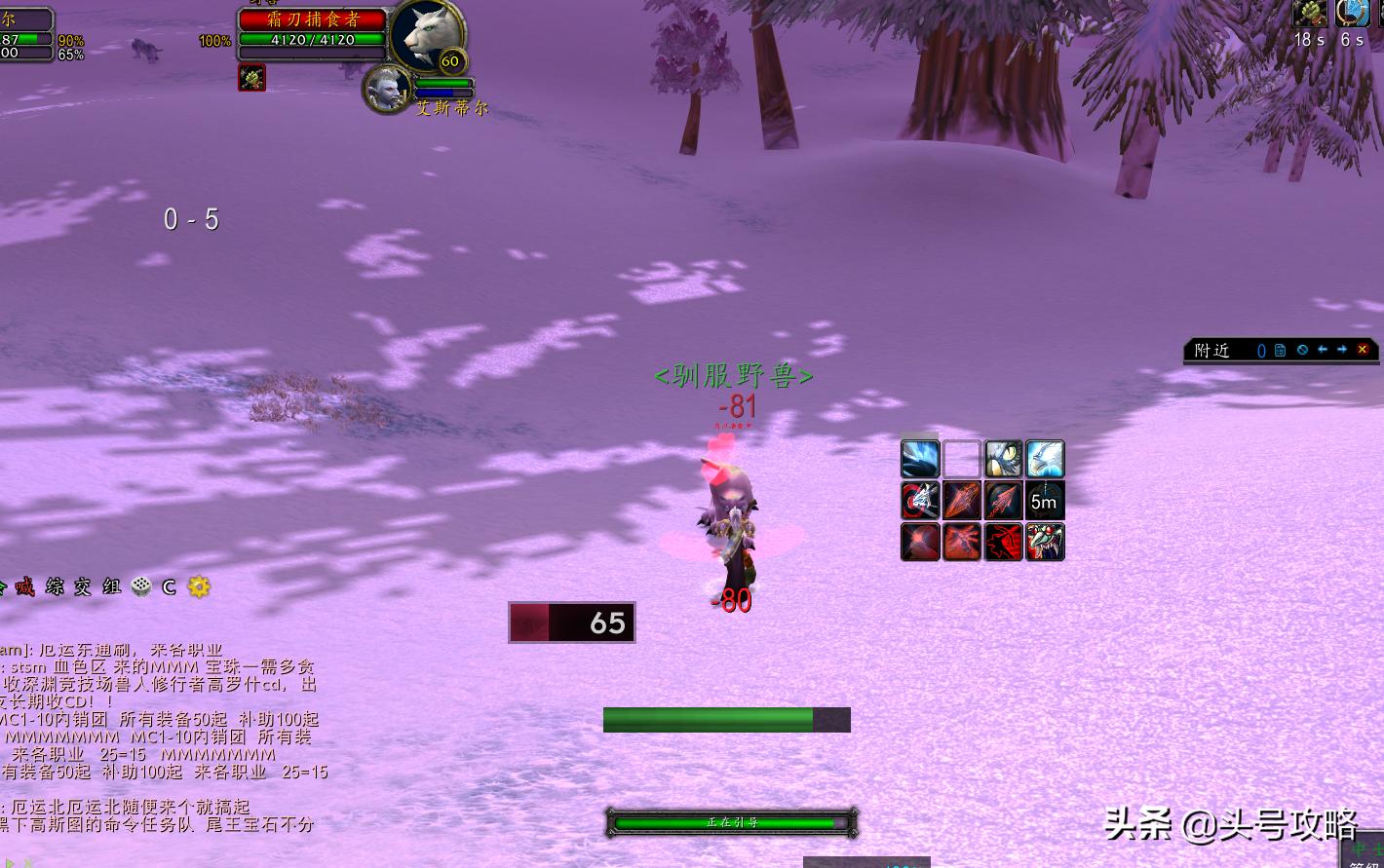Image resolution: width=1384 pixels, height=868 pixels.
Task: Click the crossed-circle icon on the 附近 panel
Action: [x=1302, y=350]
